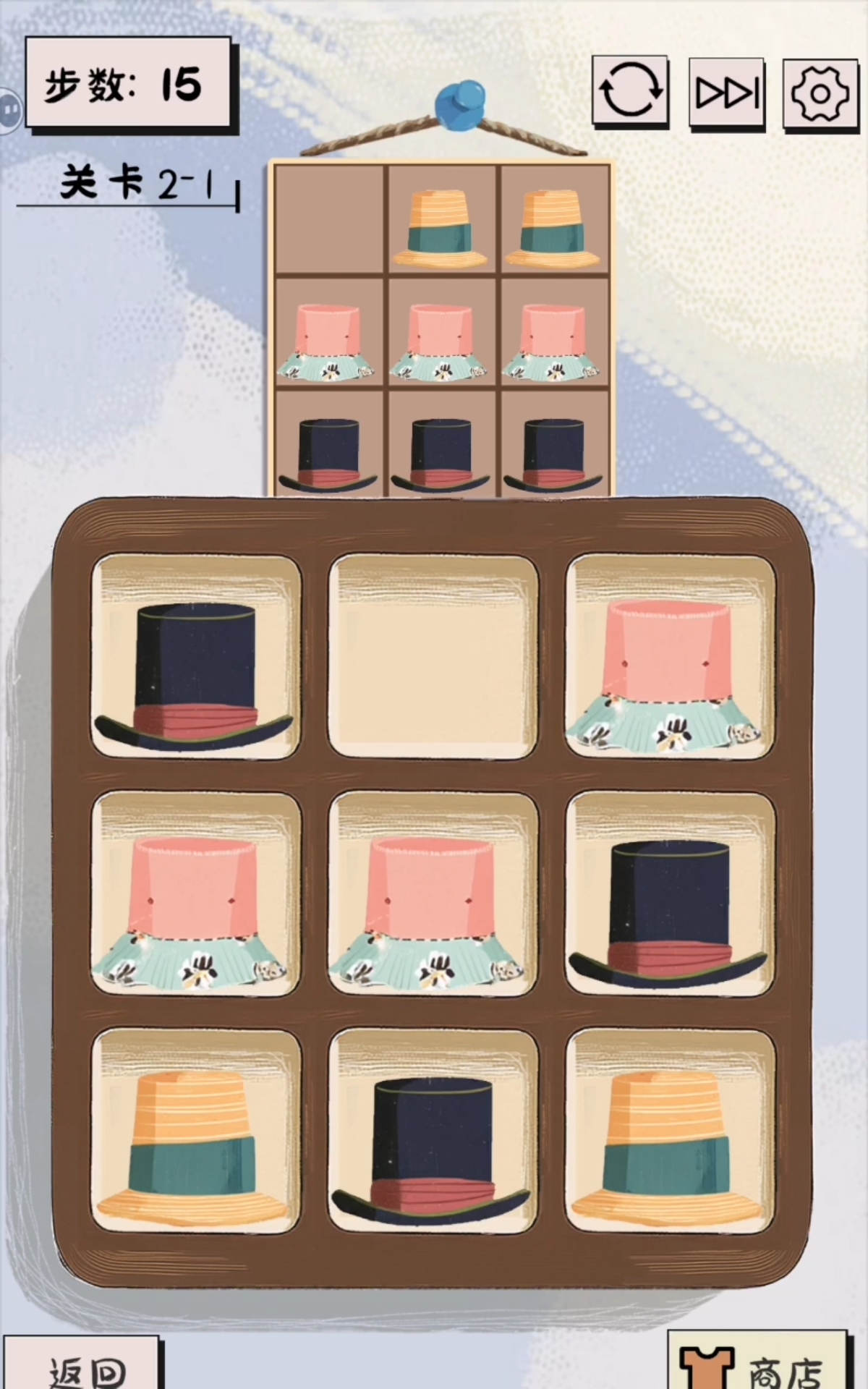Skip the level with the fast-forward button
The width and height of the screenshot is (868, 1389).
pos(726,93)
